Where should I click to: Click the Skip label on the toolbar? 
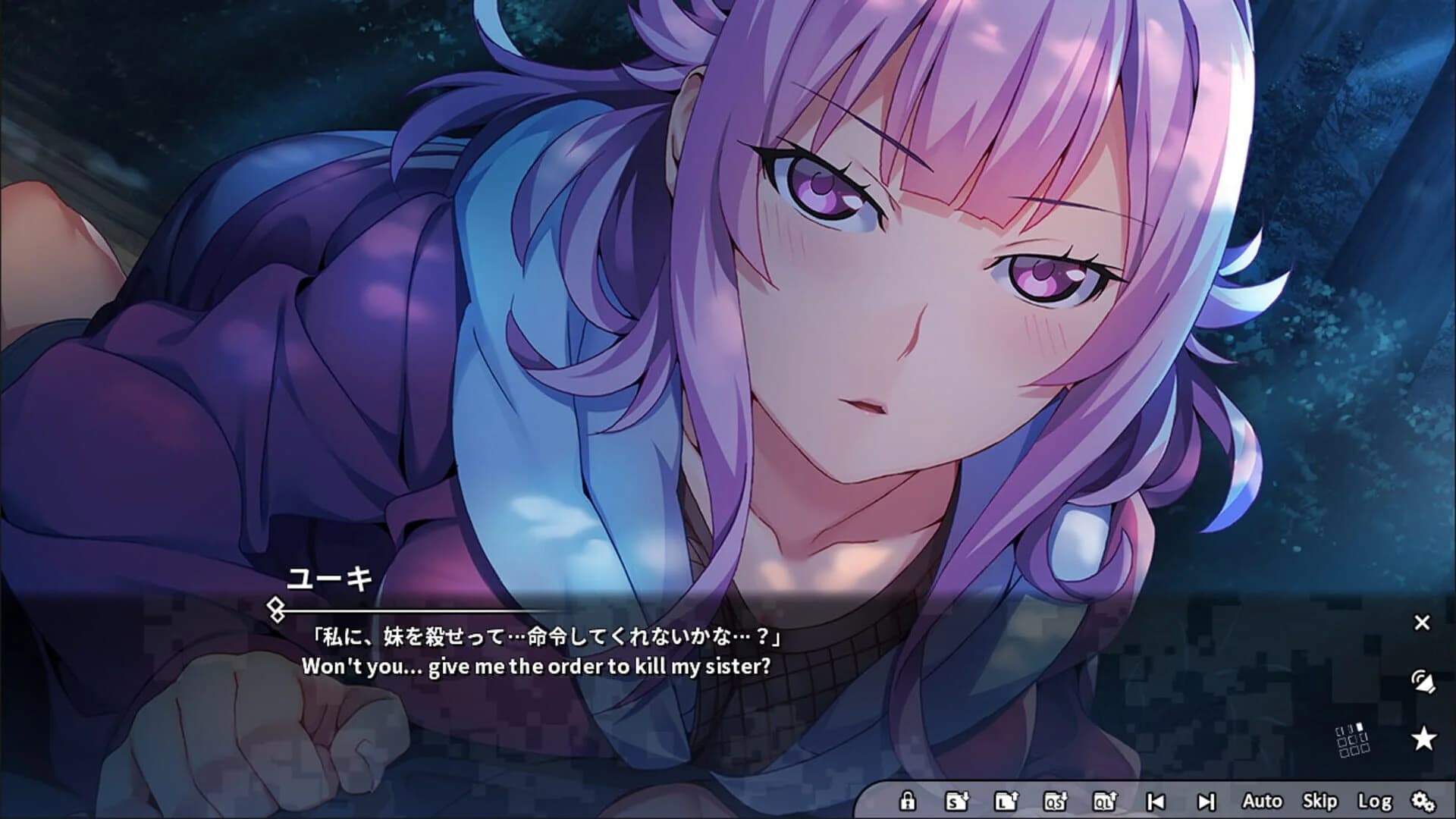pos(1319,800)
